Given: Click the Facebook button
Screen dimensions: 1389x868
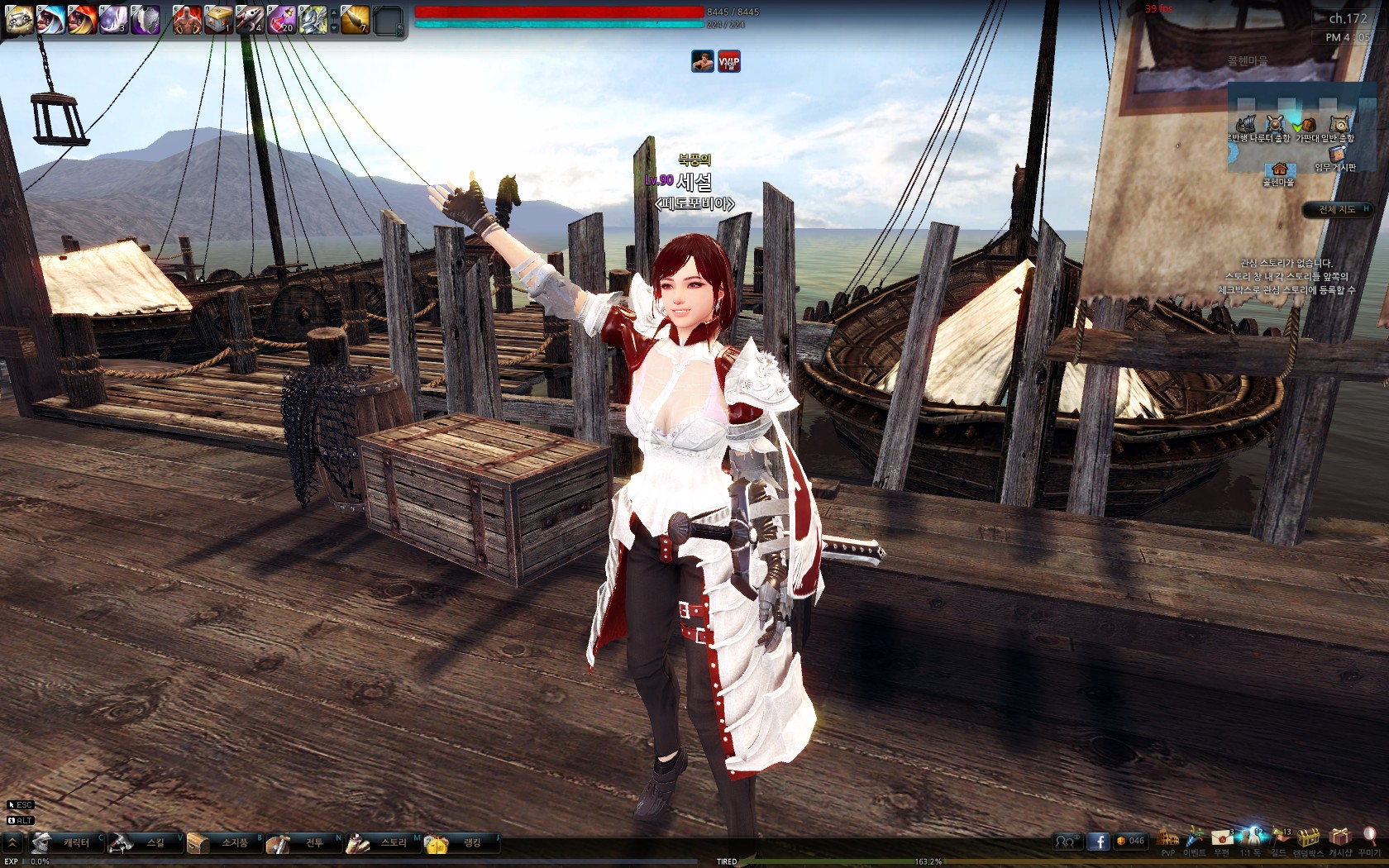Looking at the screenshot, I should click(1098, 842).
